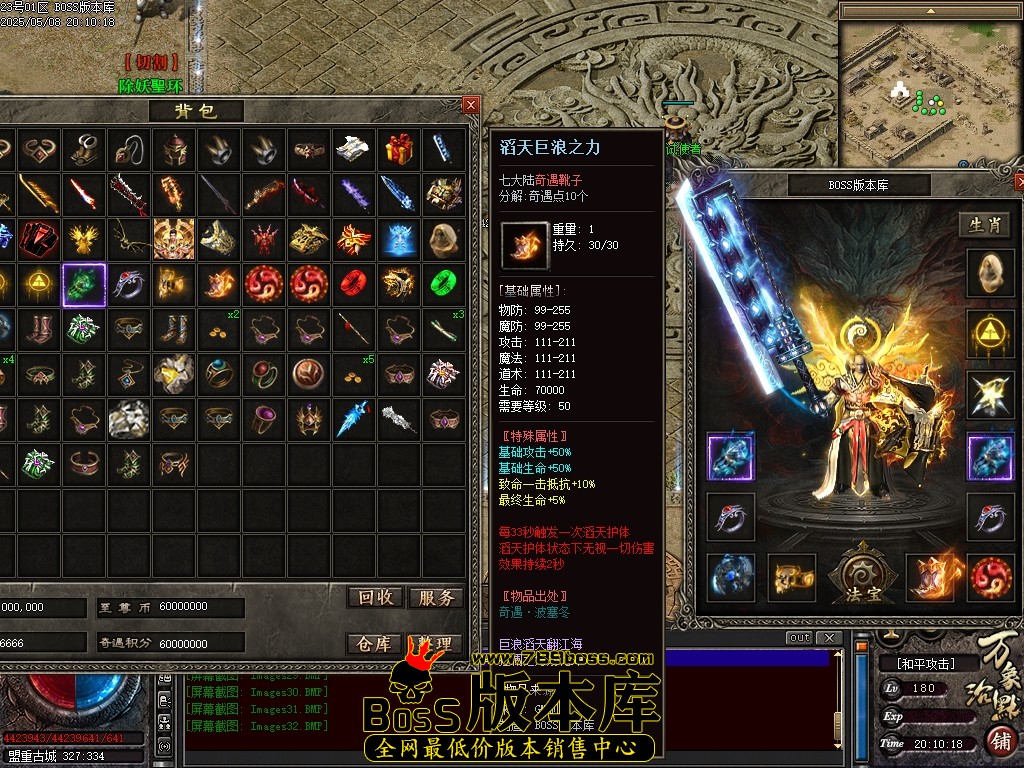This screenshot has height=768, width=1024.
Task: Open the round 铺 shop button
Action: click(999, 741)
